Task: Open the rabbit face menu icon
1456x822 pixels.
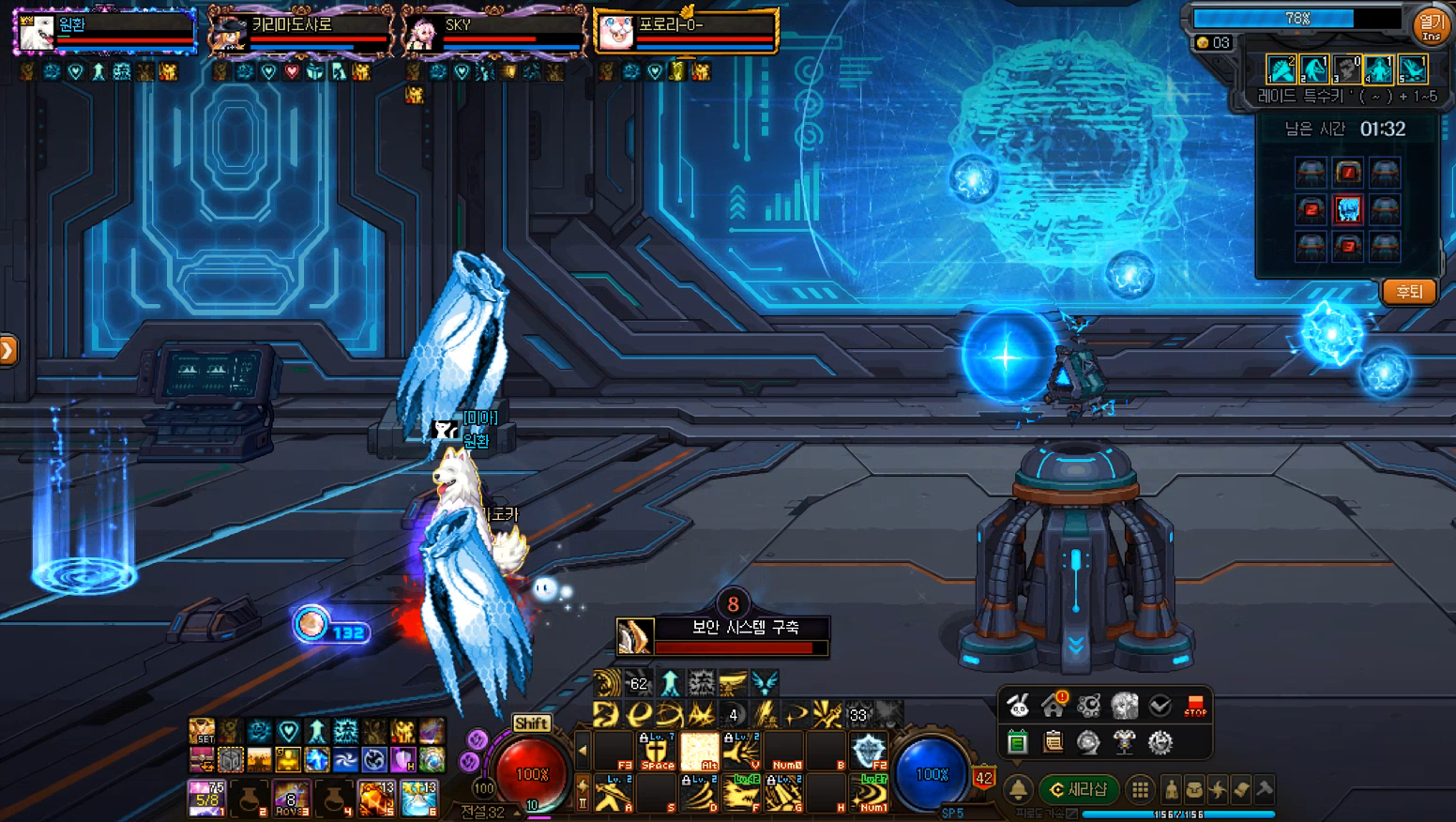Action: tap(1018, 705)
